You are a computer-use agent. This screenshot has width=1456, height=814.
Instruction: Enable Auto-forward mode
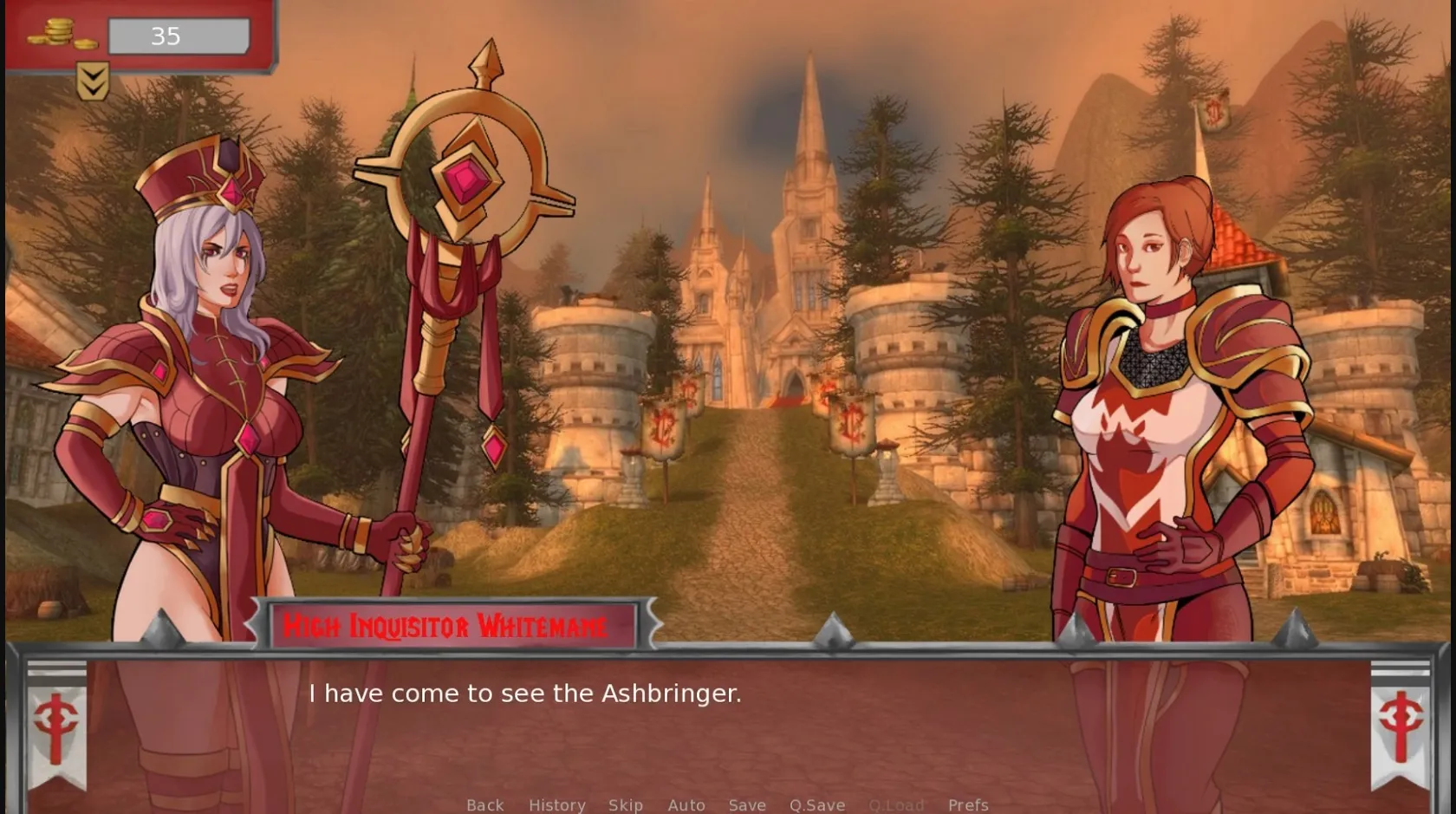[x=686, y=804]
